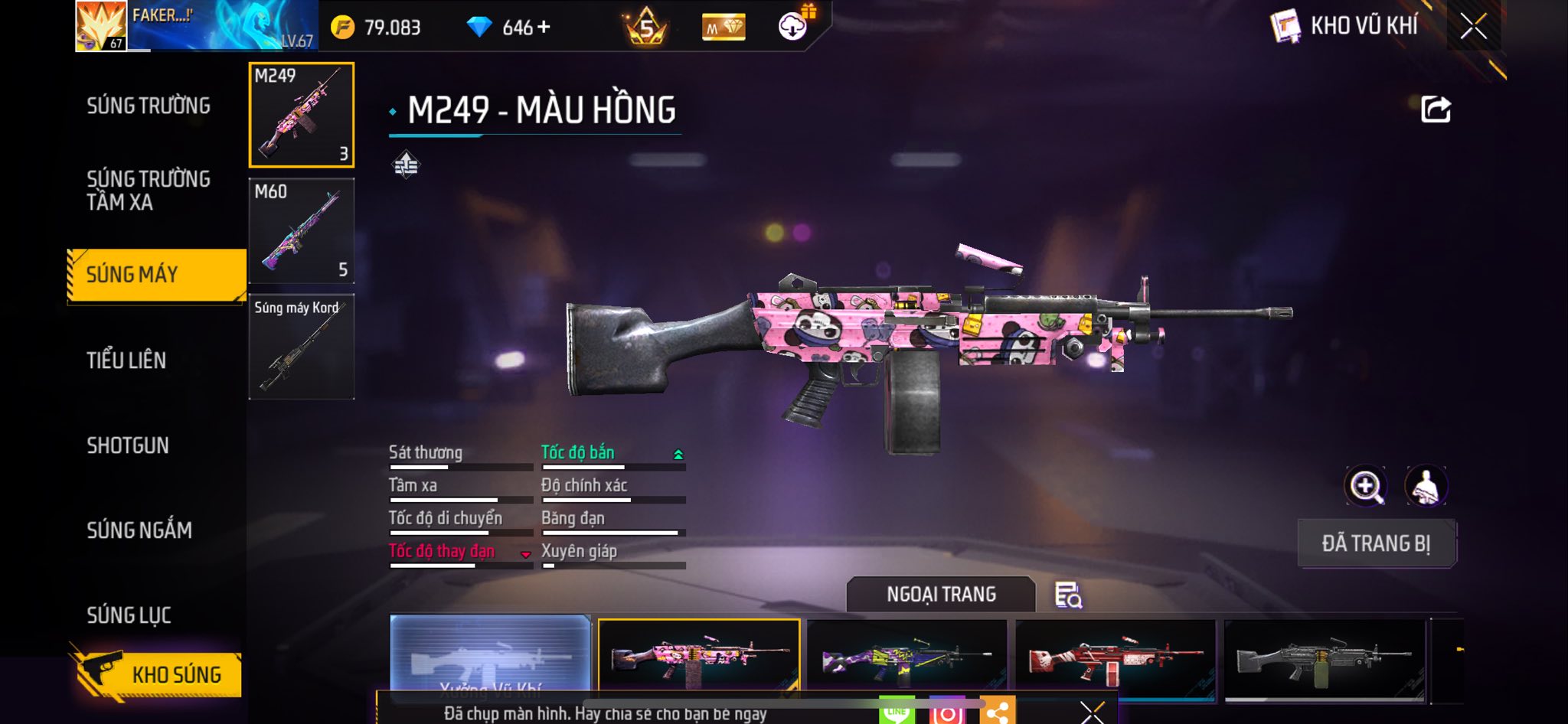
Task: Select the Súng Trường category
Action: click(149, 106)
